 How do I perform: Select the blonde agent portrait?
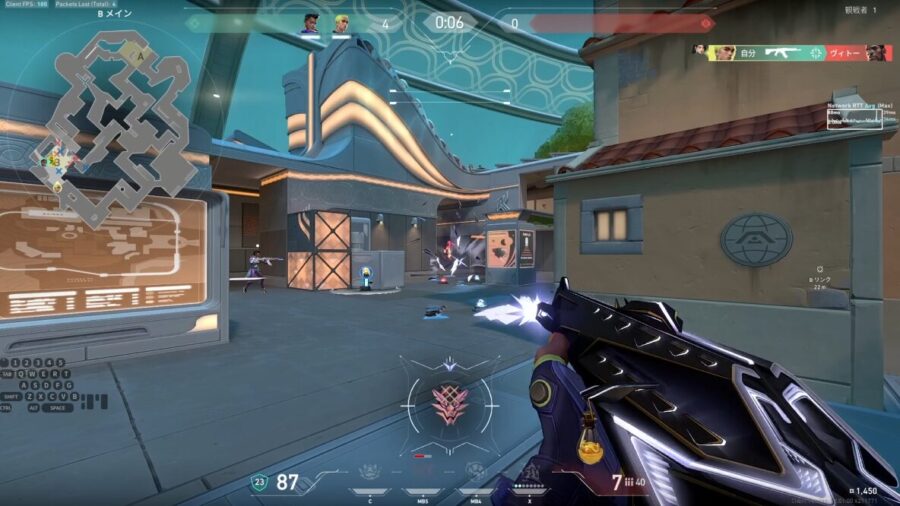pyautogui.click(x=341, y=23)
